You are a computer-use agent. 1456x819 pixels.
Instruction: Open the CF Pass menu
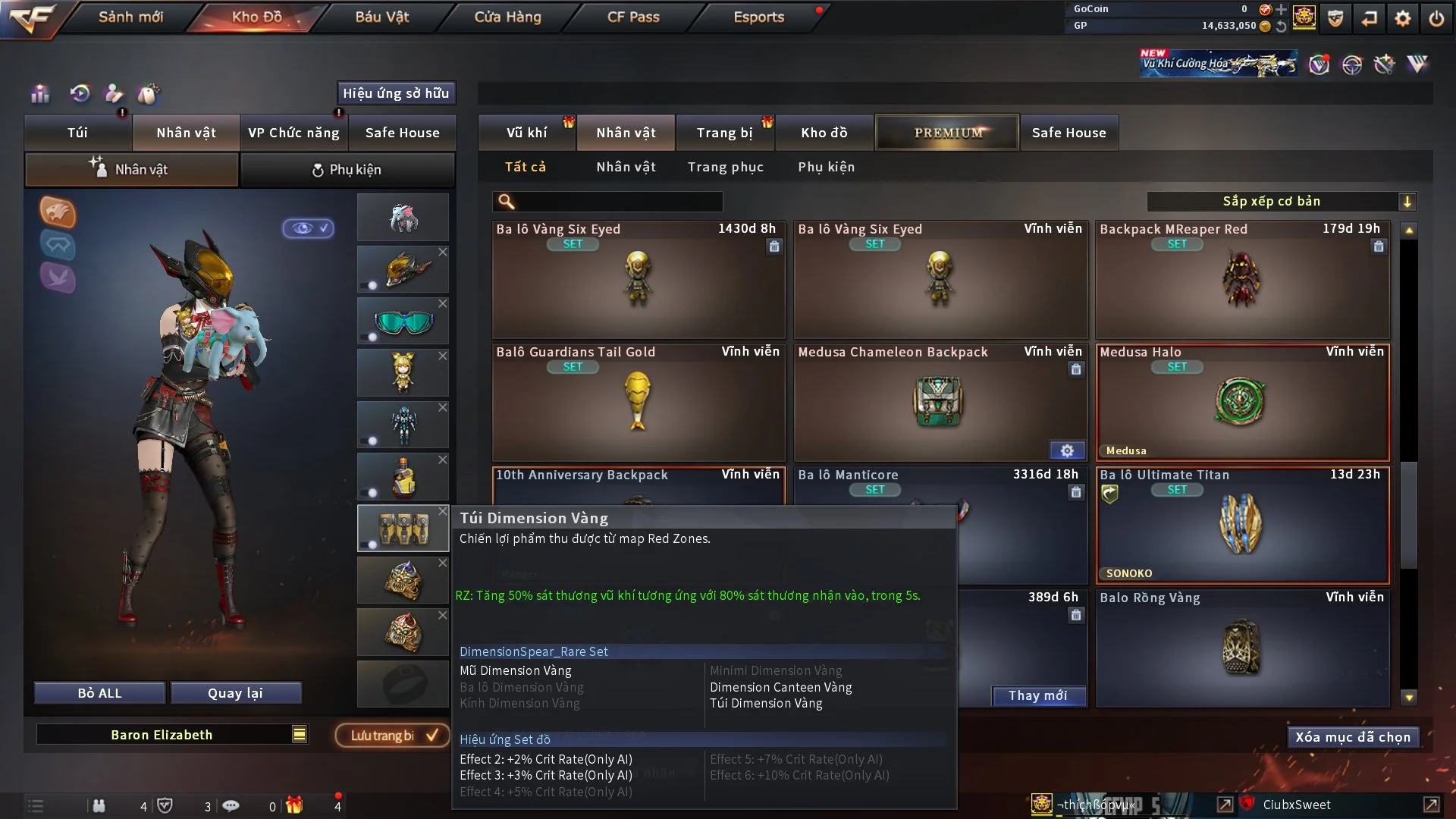[633, 17]
